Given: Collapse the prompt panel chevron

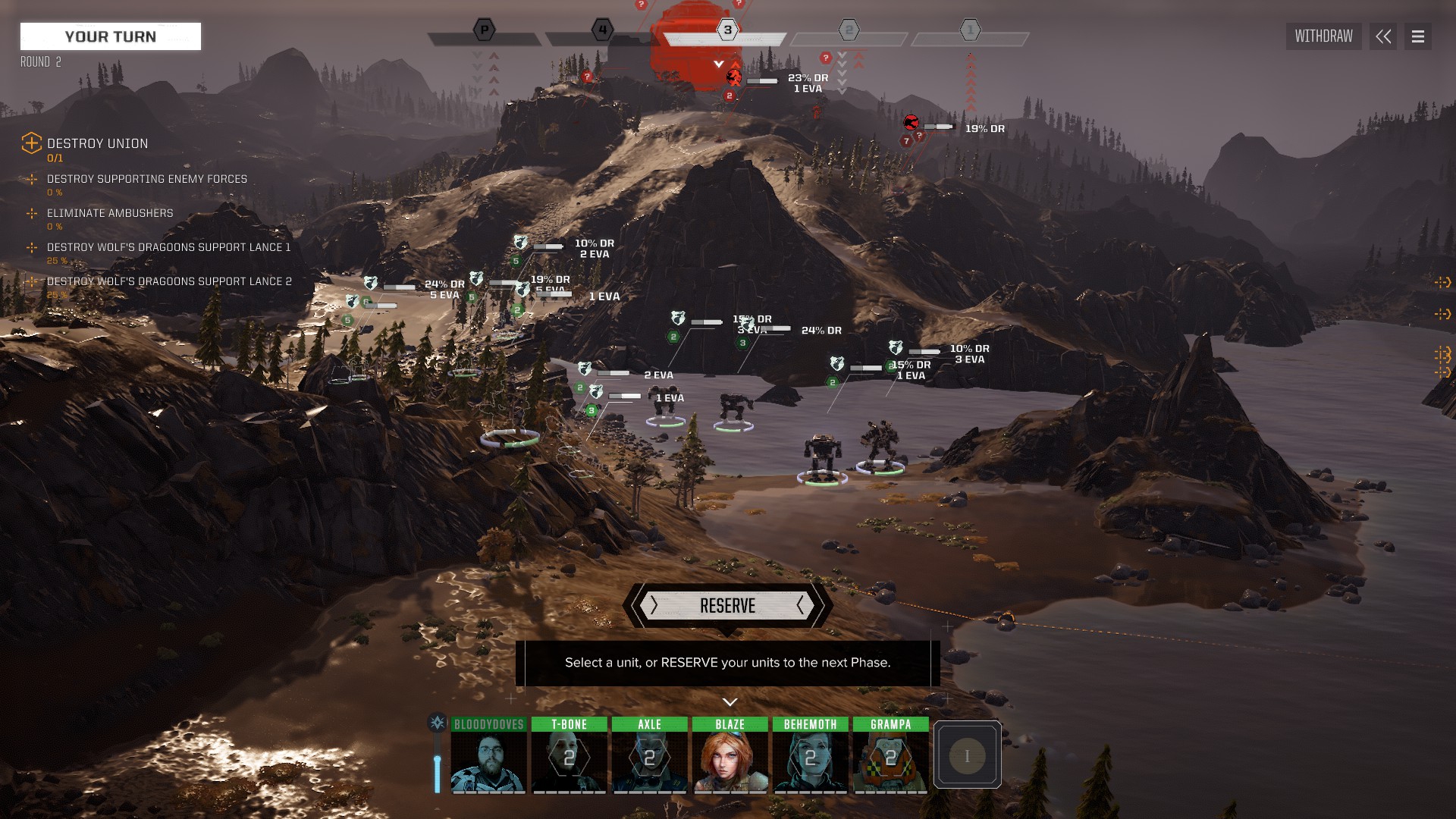Looking at the screenshot, I should (x=730, y=702).
